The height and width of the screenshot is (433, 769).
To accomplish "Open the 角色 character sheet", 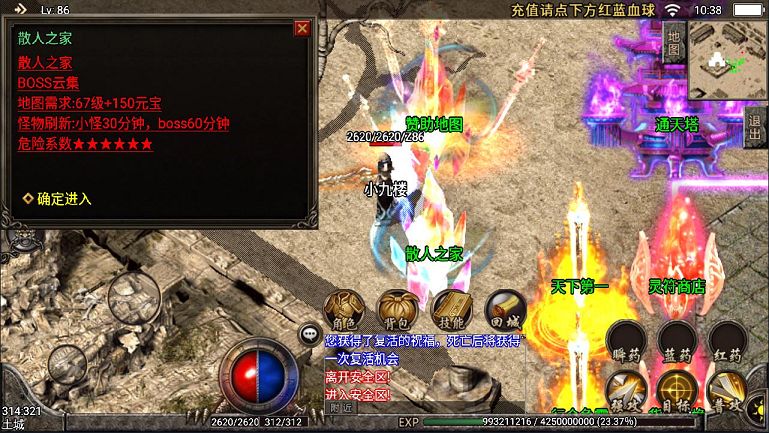I will pos(344,310).
